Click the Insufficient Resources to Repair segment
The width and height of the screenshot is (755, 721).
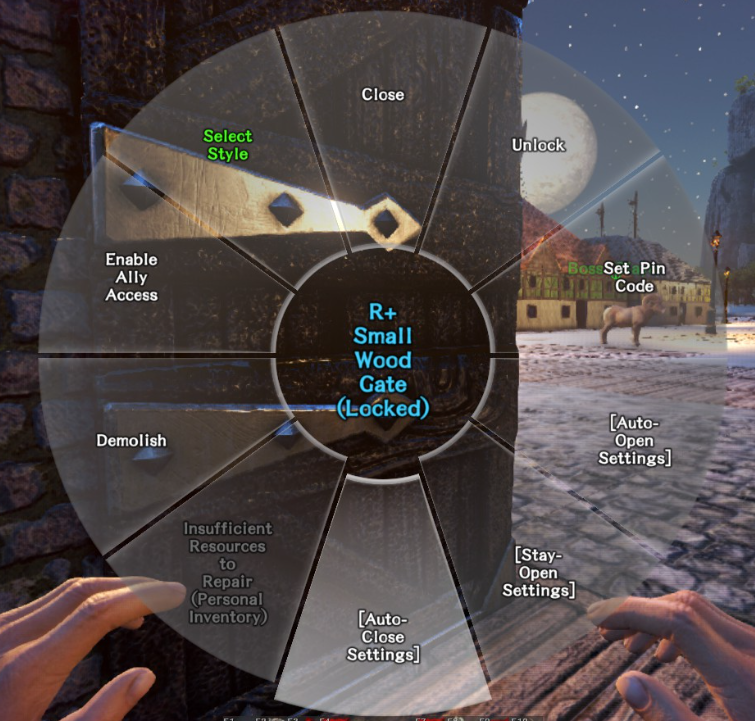point(228,572)
